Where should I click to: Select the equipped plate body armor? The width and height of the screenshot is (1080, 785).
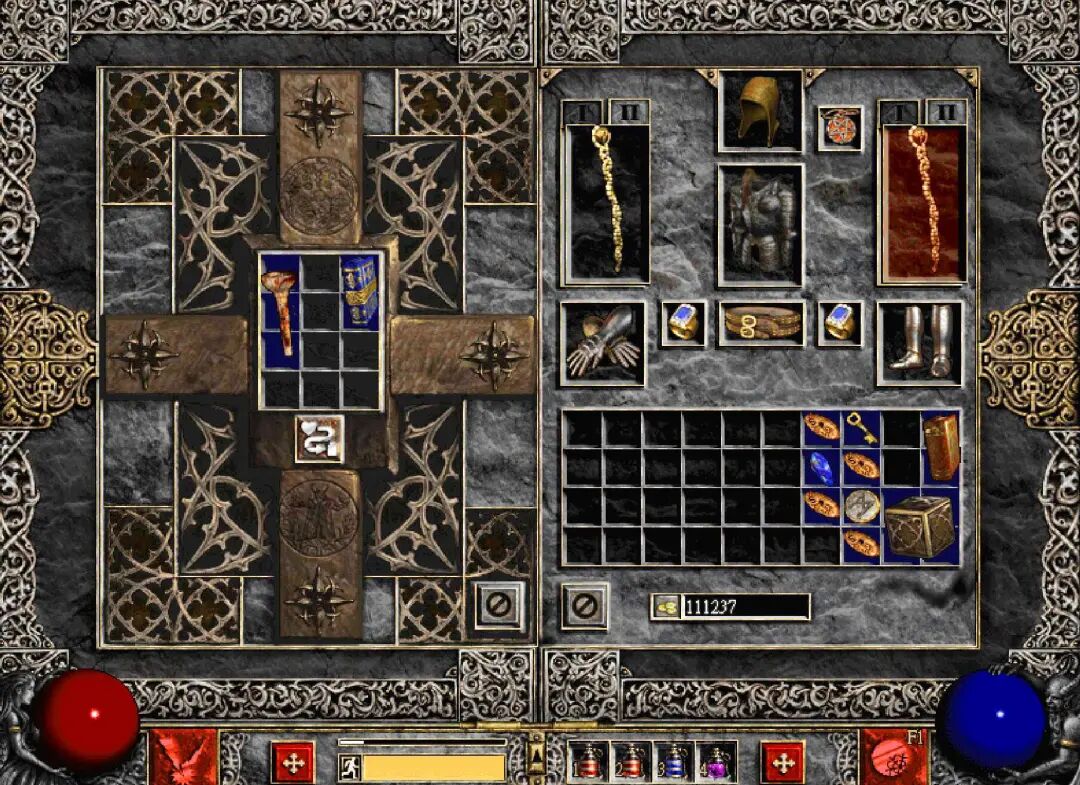point(760,225)
